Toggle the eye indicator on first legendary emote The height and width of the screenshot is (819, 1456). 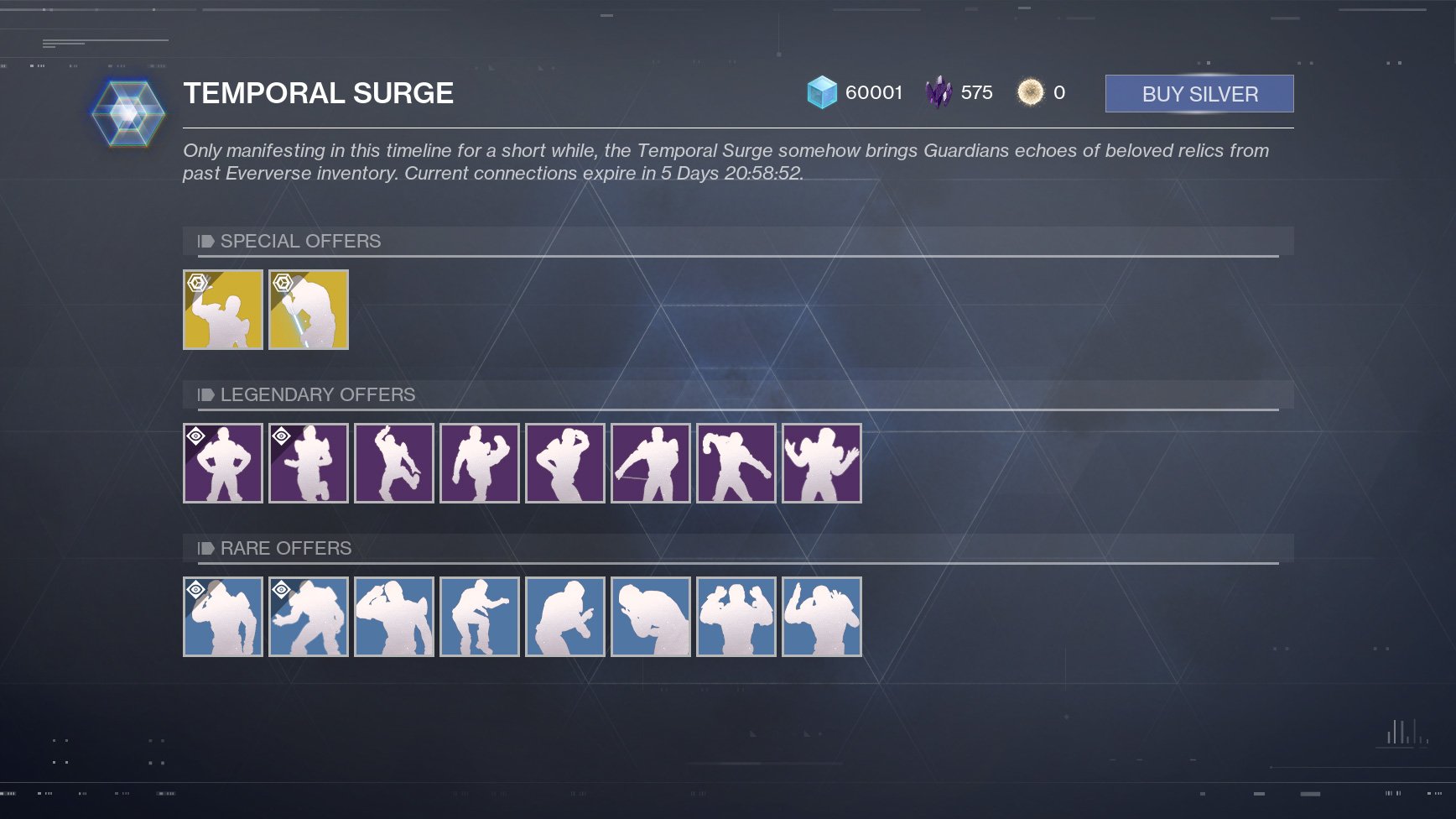click(195, 435)
